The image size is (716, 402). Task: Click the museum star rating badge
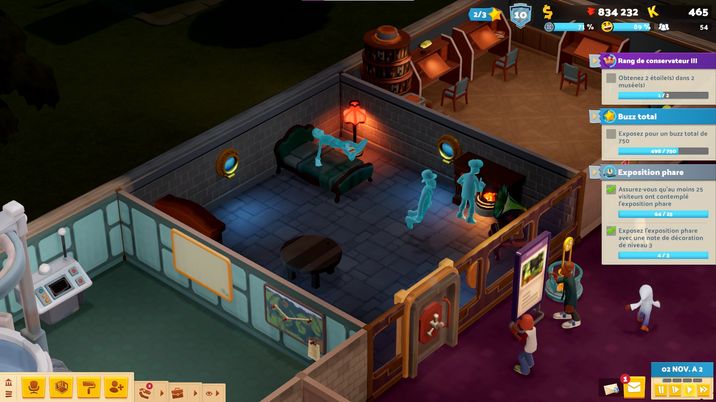click(487, 13)
